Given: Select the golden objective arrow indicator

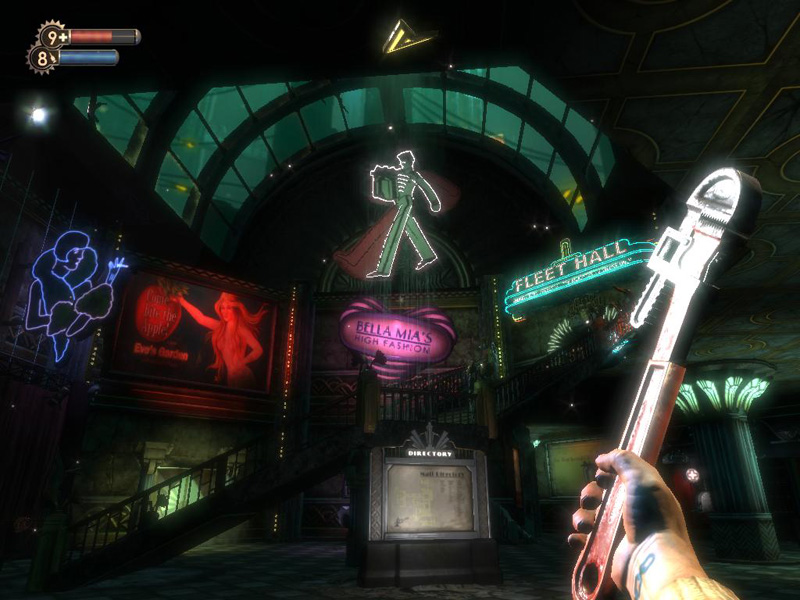Looking at the screenshot, I should click(x=406, y=37).
